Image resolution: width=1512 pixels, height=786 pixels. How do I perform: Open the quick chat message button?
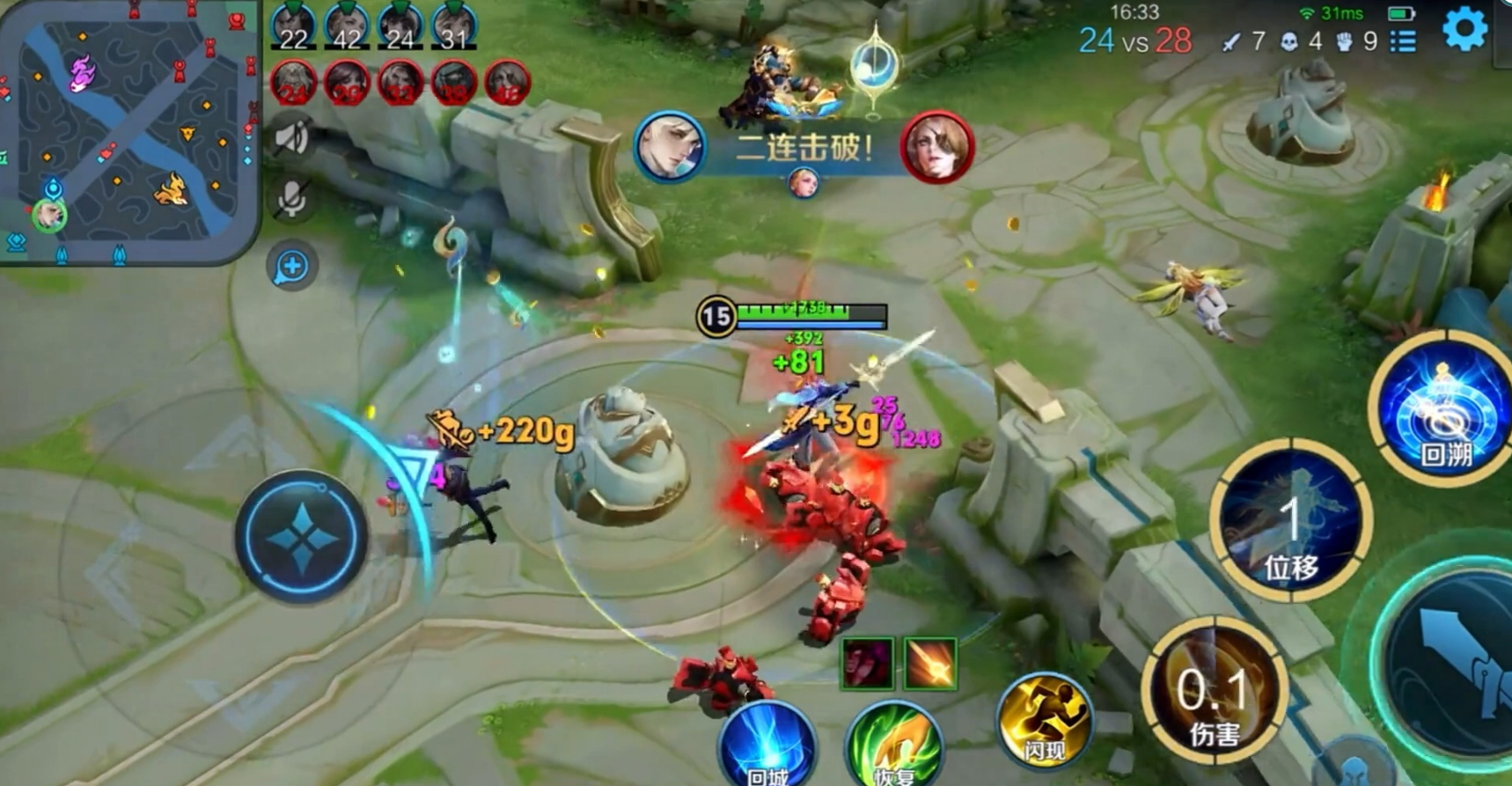291,267
